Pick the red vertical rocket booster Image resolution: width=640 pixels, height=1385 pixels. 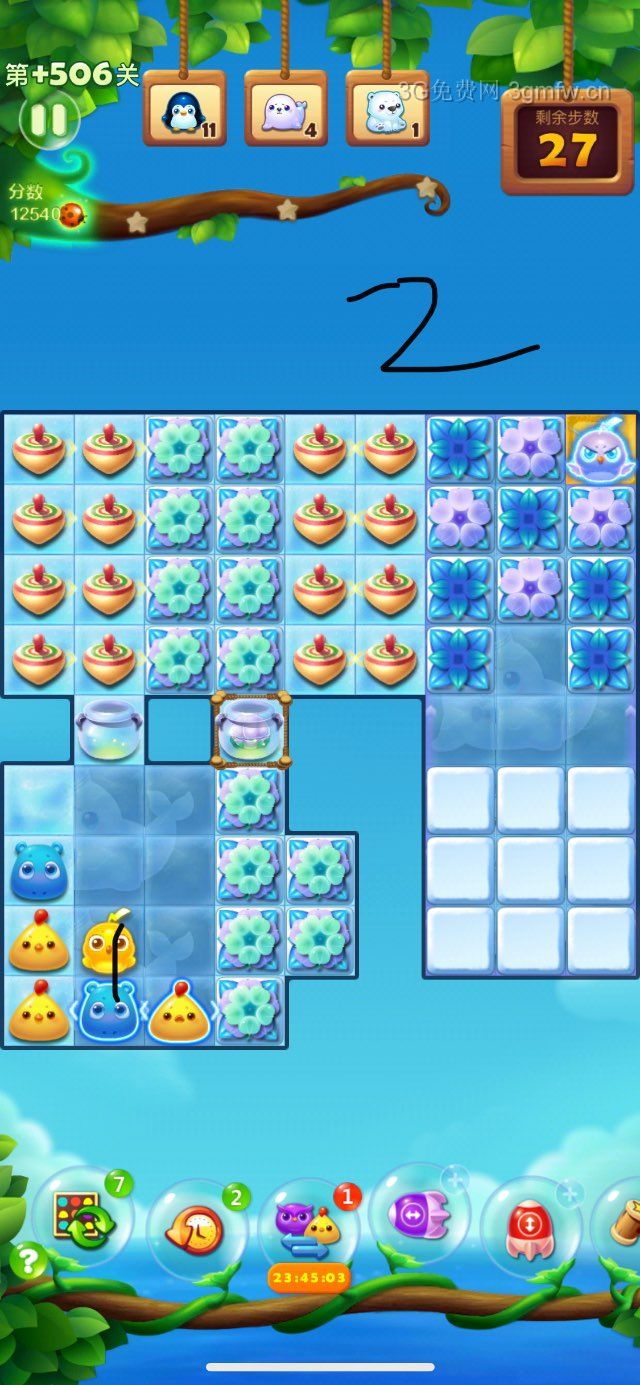point(532,1226)
